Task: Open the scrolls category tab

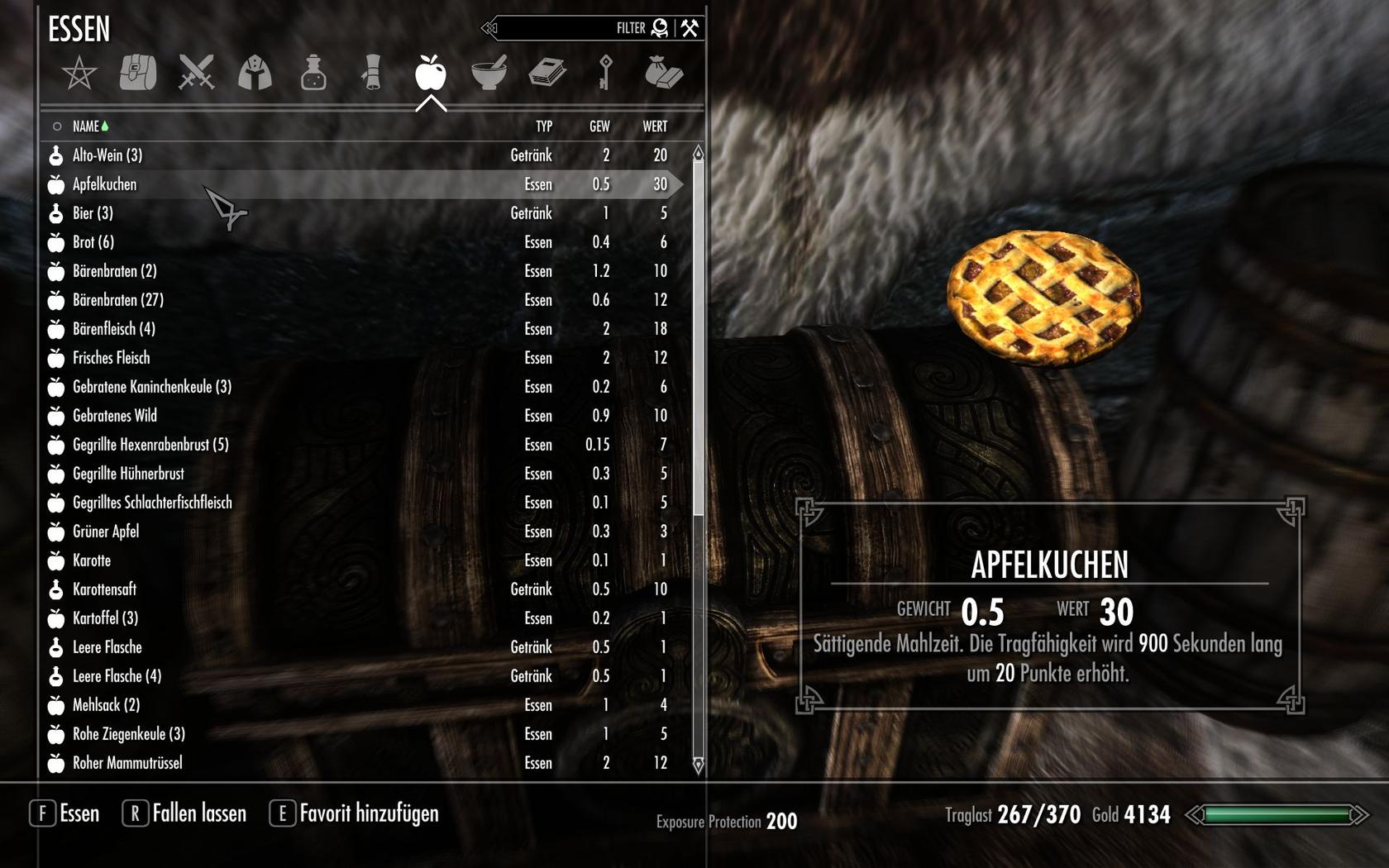Action: pyautogui.click(x=372, y=73)
